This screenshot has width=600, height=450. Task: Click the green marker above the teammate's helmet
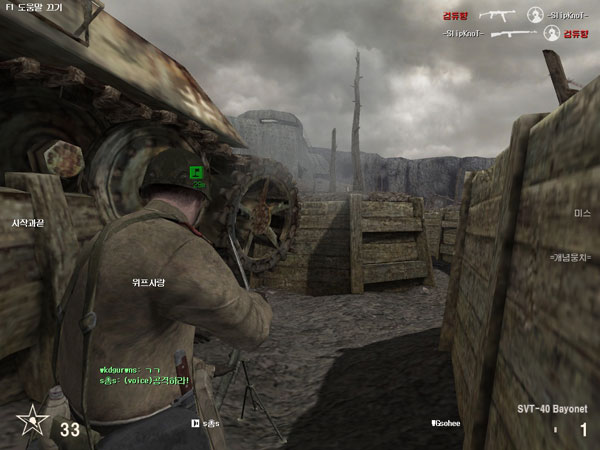click(x=198, y=173)
